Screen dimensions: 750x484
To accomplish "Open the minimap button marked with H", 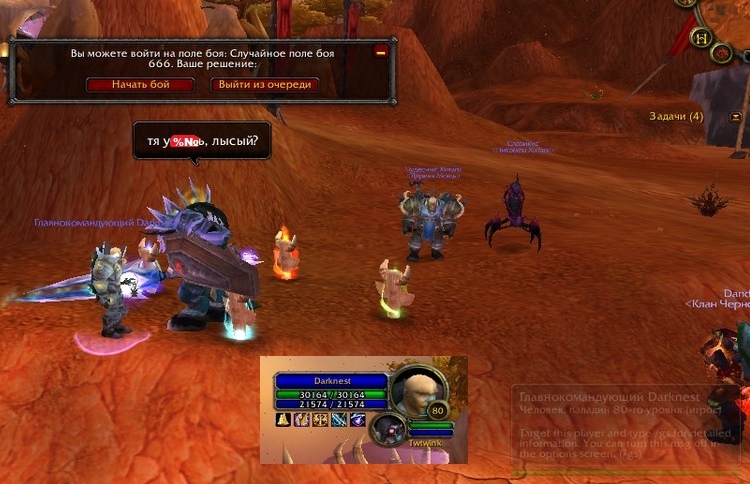I will (x=702, y=37).
